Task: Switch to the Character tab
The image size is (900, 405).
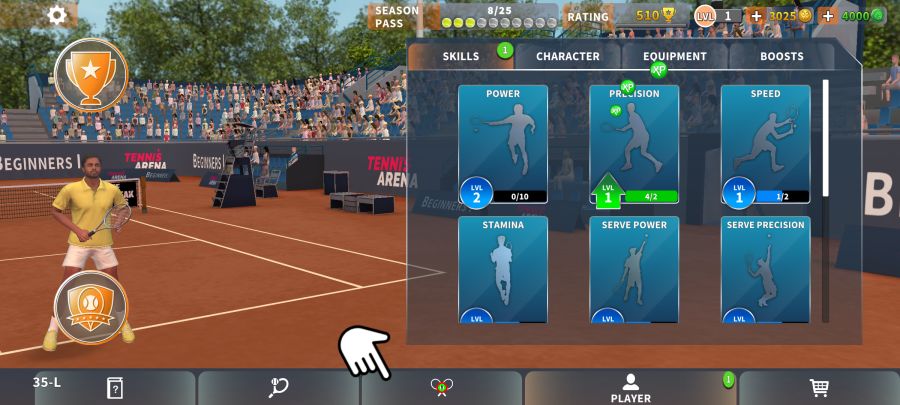Action: coord(568,56)
